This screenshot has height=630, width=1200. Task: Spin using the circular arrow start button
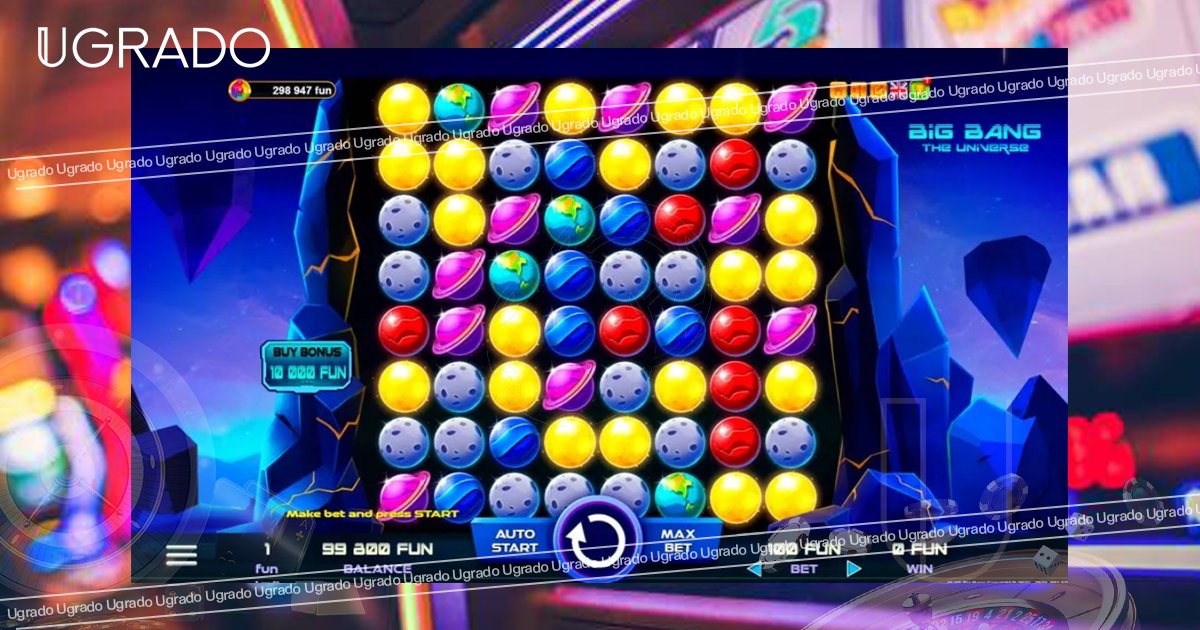click(x=598, y=540)
